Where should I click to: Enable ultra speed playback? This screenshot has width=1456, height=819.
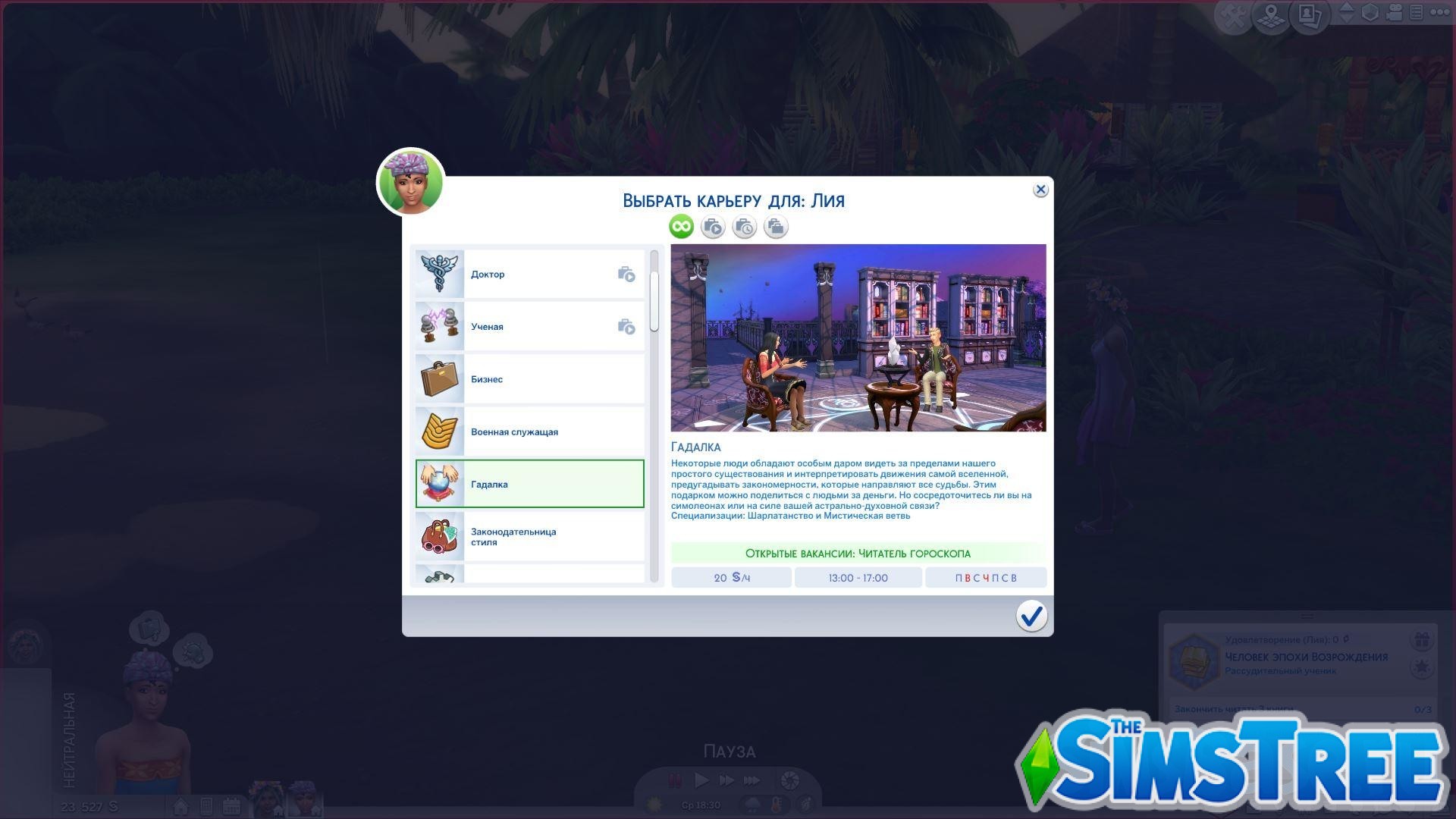pyautogui.click(x=751, y=779)
